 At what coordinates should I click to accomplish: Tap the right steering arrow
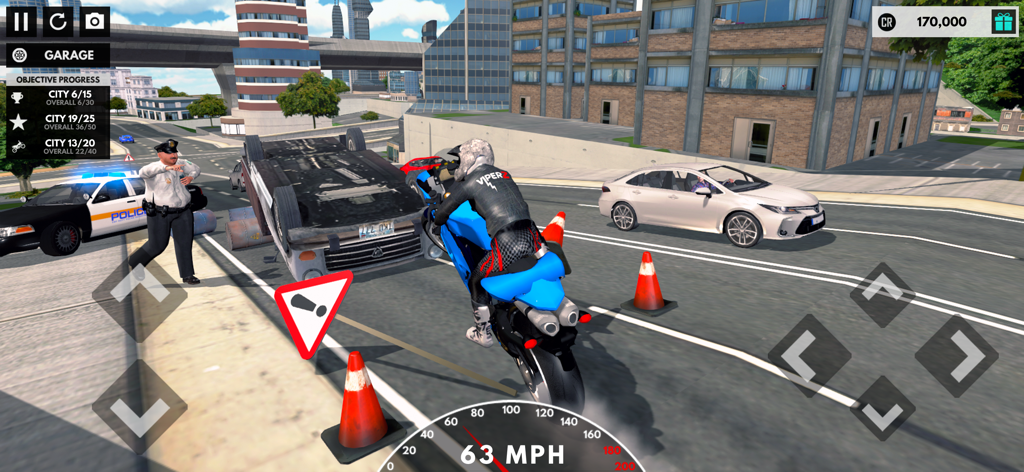(956, 355)
